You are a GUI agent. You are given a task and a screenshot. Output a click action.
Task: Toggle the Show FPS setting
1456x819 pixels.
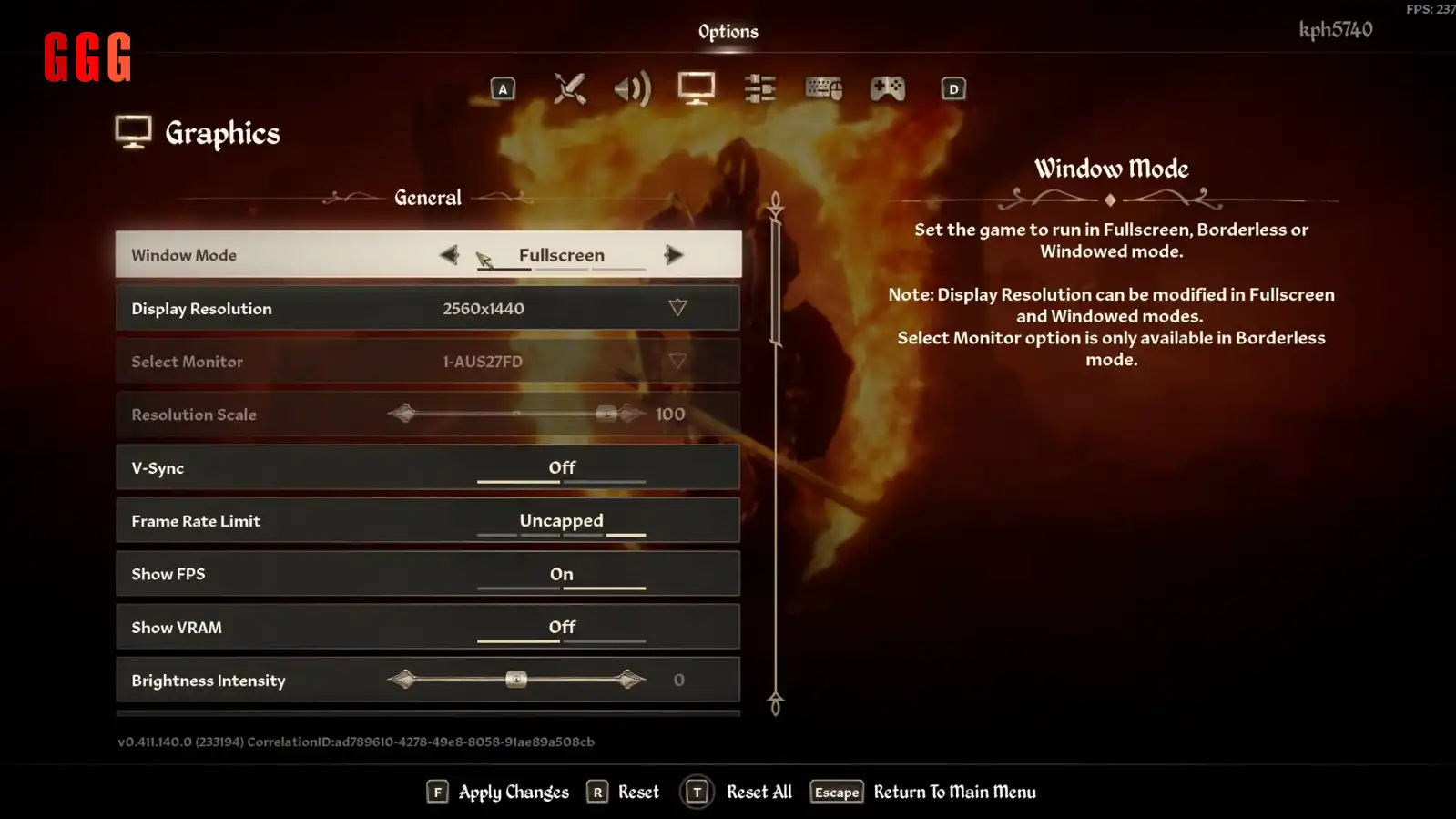561,575
